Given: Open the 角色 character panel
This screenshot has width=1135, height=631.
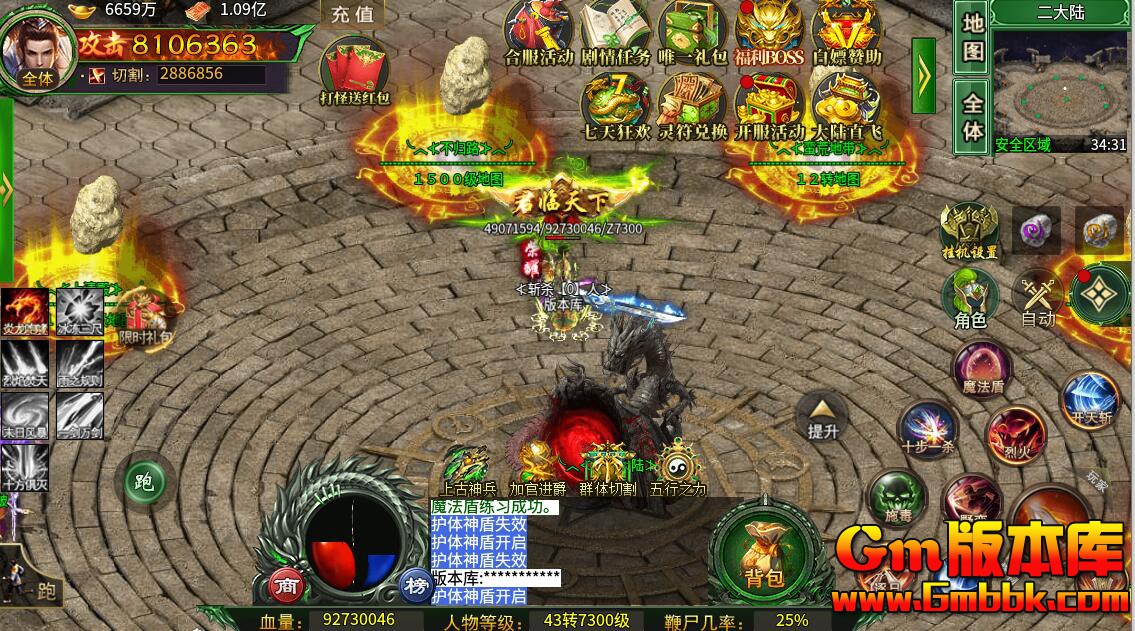Looking at the screenshot, I should pyautogui.click(x=970, y=298).
